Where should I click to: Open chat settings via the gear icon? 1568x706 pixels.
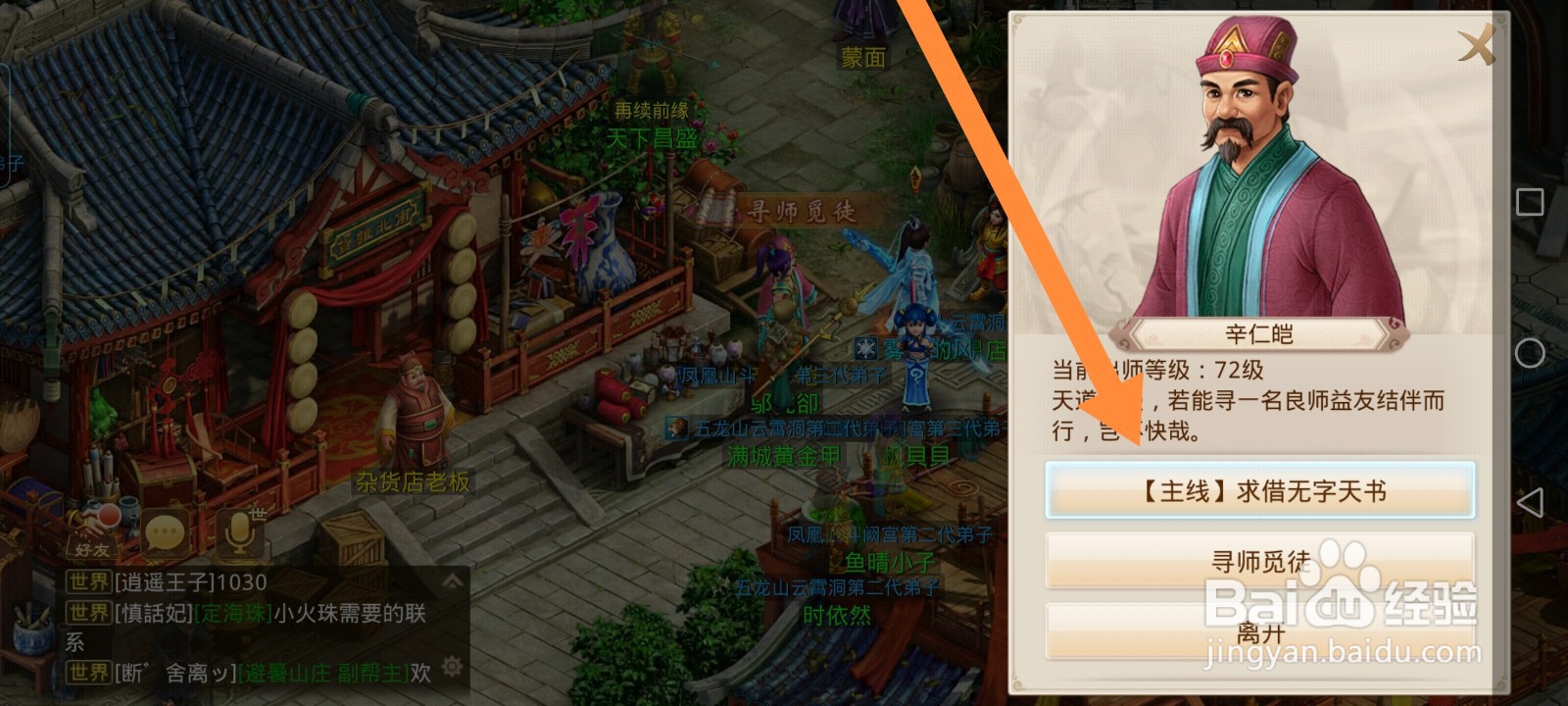pos(450,667)
